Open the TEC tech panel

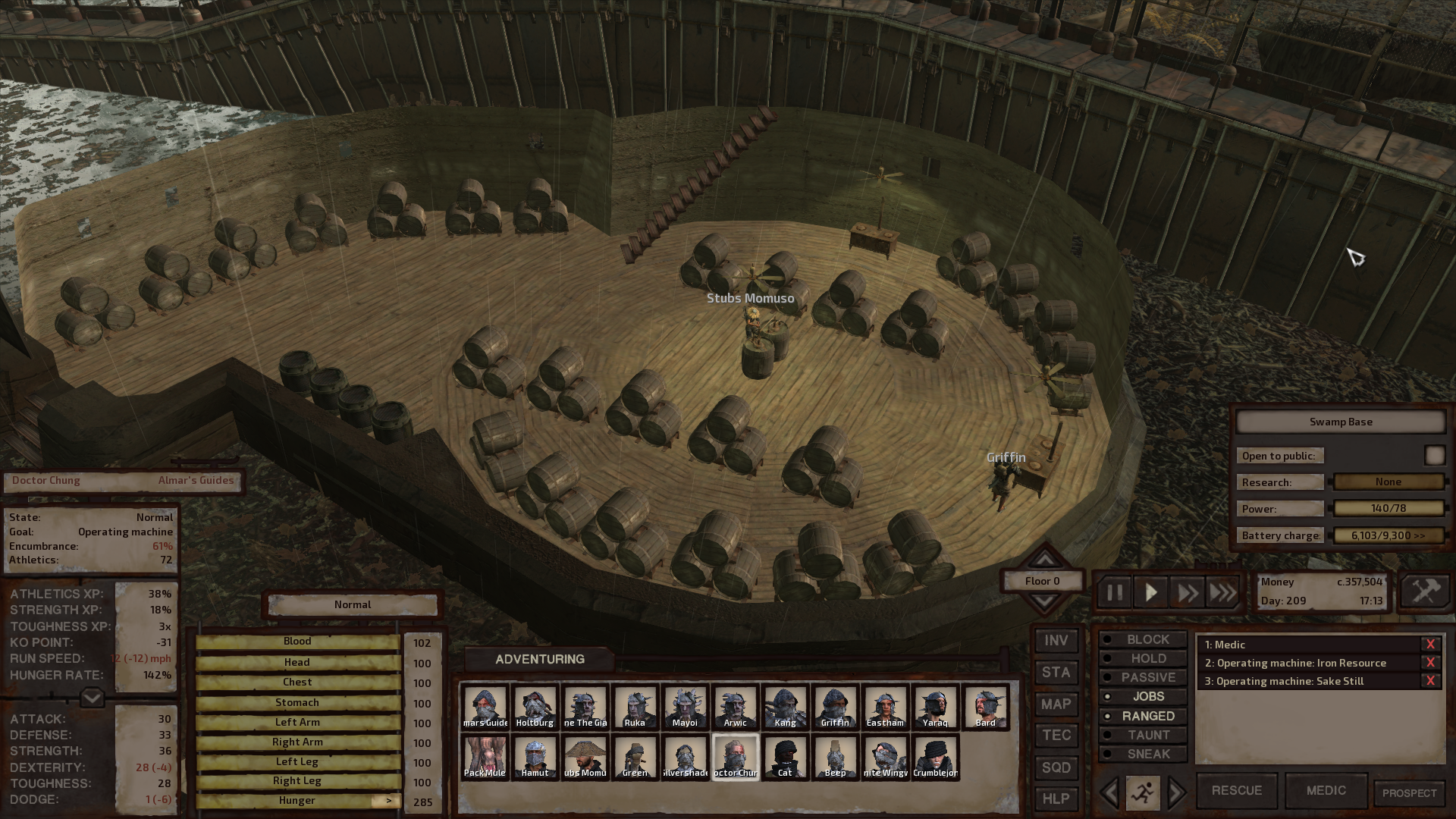(1056, 736)
